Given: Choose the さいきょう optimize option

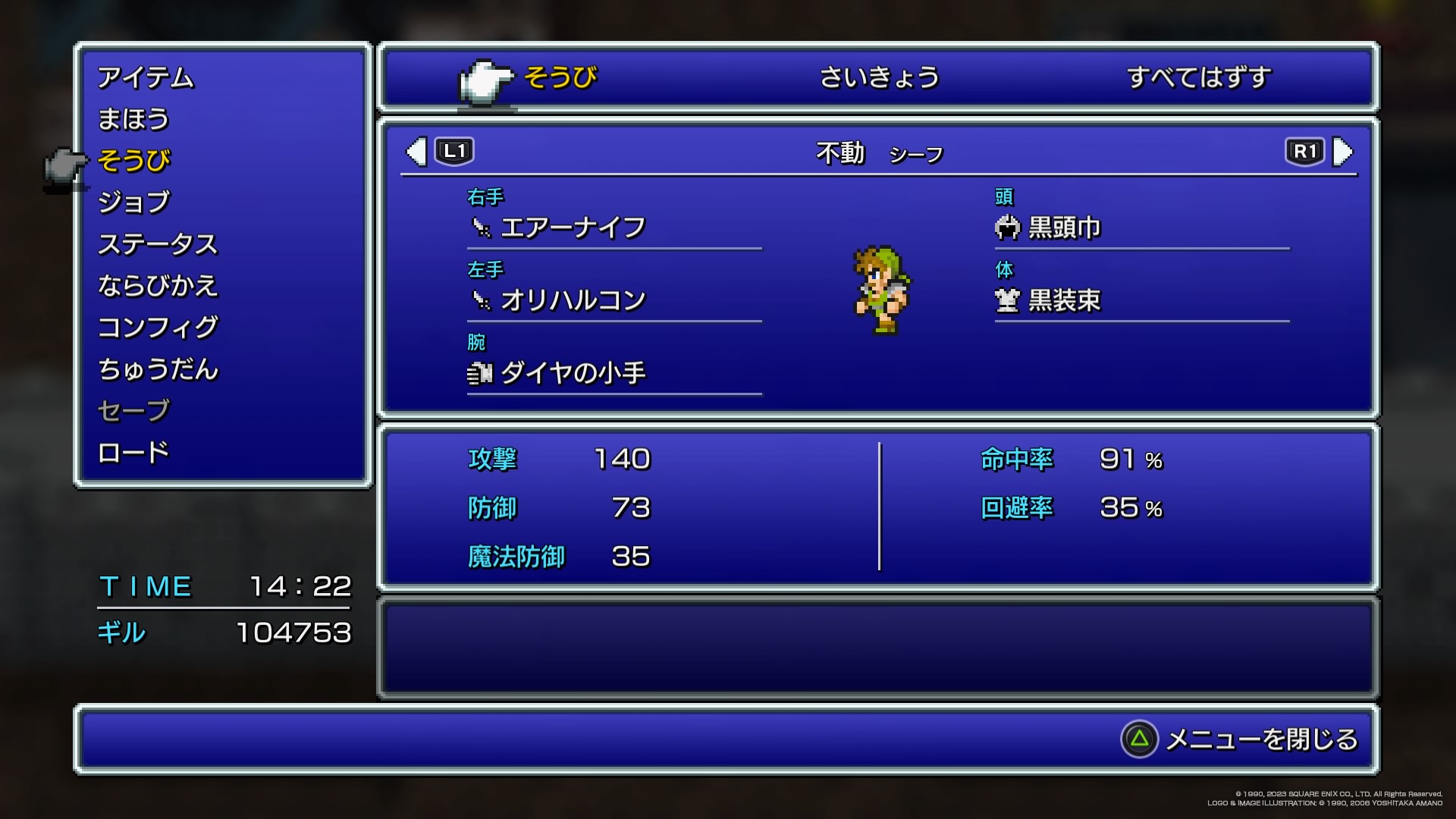Looking at the screenshot, I should point(880,77).
